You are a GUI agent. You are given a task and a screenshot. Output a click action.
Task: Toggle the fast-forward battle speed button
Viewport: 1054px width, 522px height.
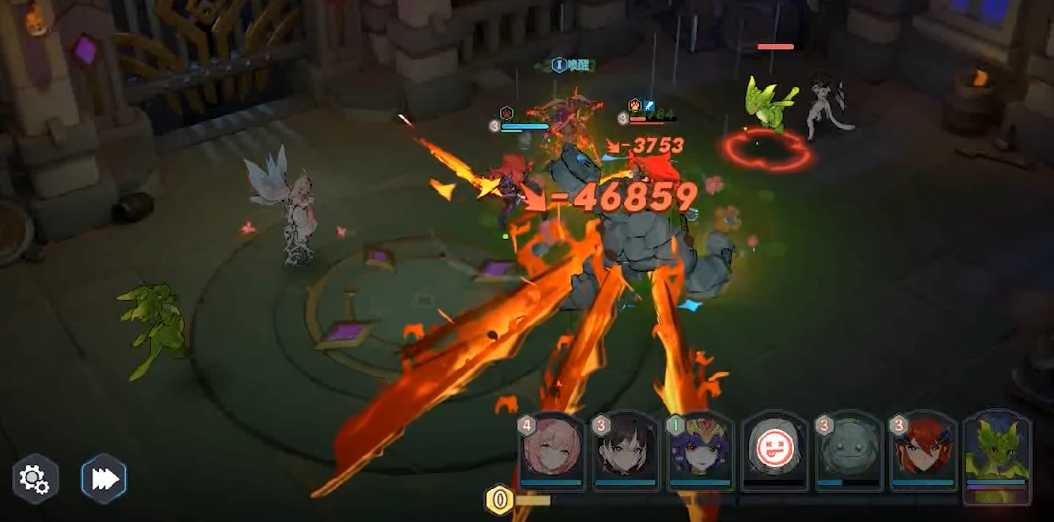(104, 479)
